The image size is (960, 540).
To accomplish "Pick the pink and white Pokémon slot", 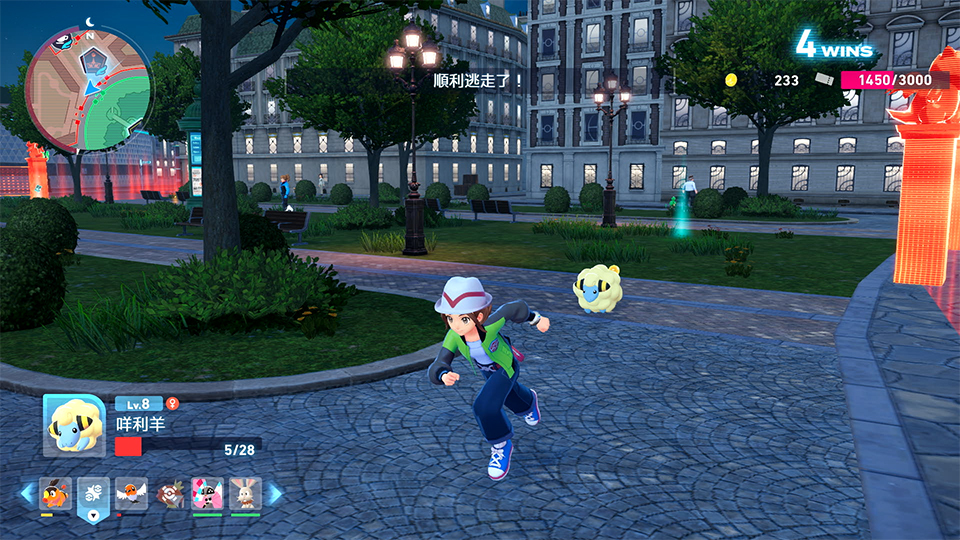I will point(207,493).
